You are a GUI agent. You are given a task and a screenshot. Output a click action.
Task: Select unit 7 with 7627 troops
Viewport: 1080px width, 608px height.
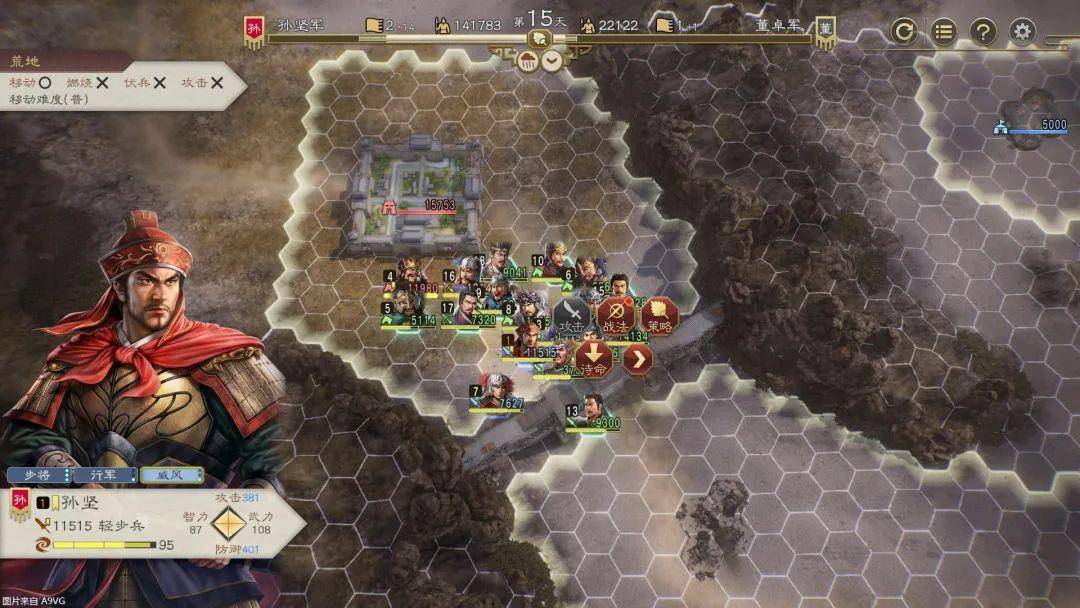click(x=493, y=392)
